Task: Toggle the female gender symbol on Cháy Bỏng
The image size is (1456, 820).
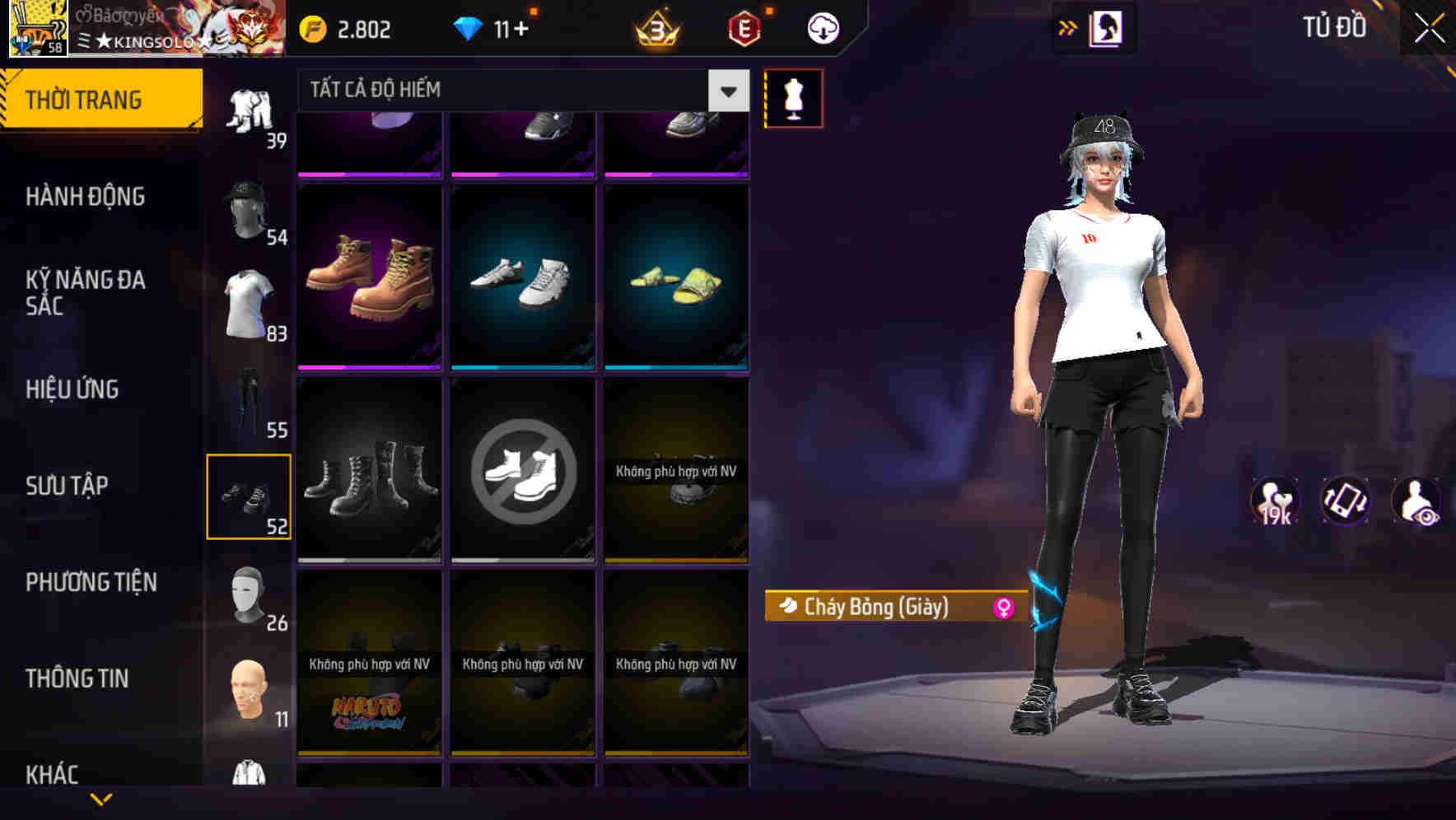Action: [x=1004, y=608]
